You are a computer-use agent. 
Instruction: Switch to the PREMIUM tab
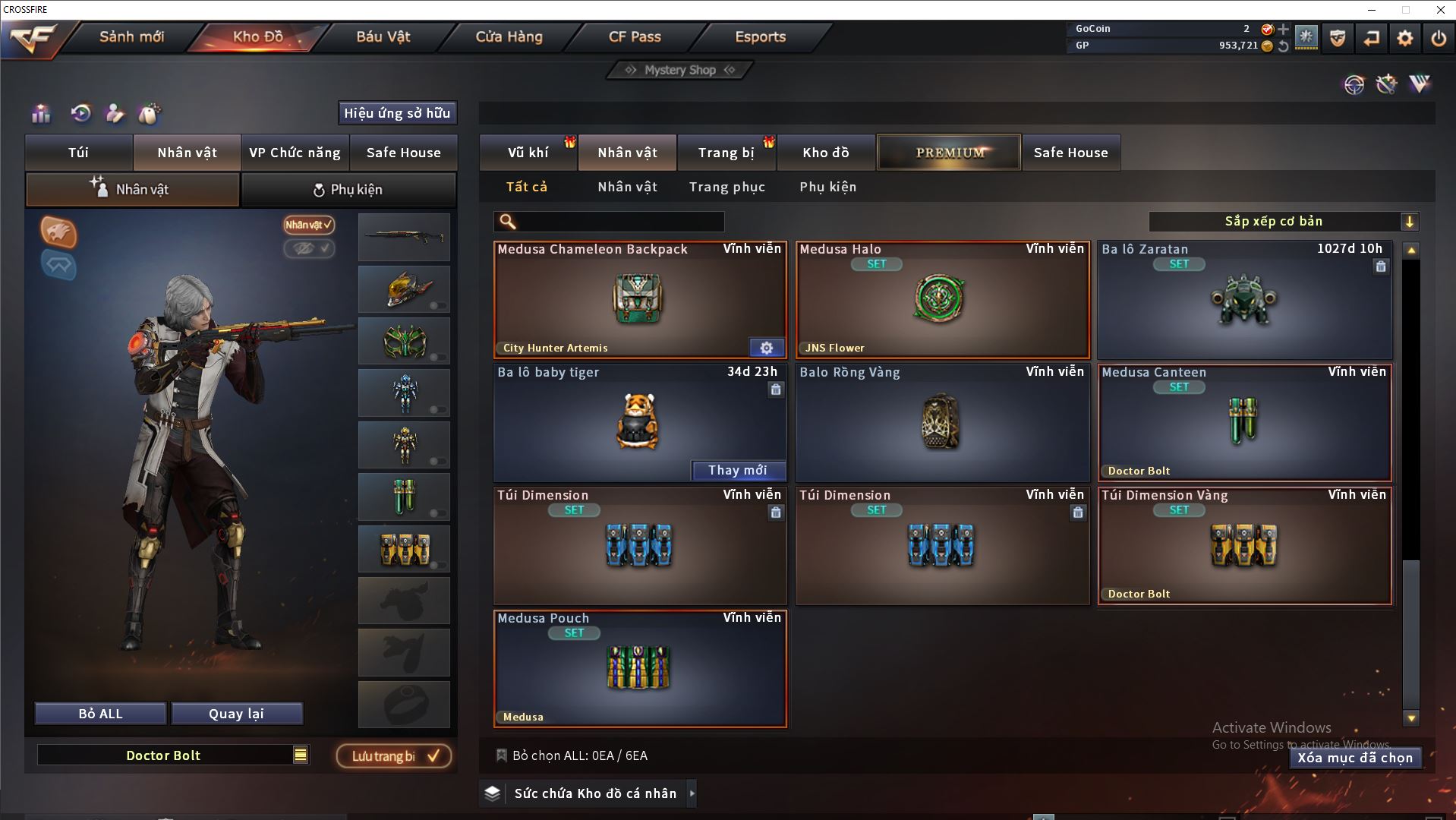pyautogui.click(x=950, y=153)
